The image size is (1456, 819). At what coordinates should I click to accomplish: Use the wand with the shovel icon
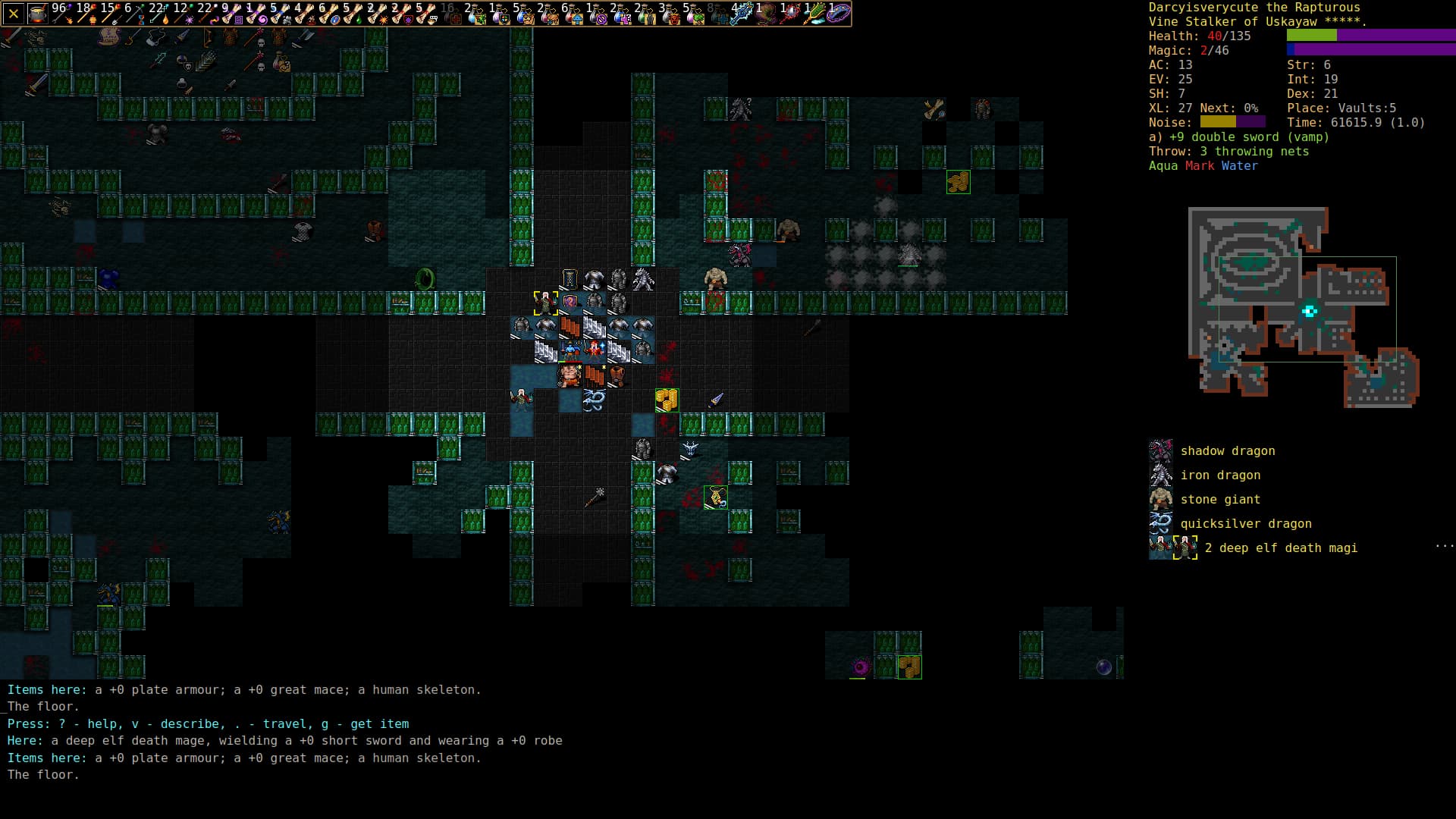pos(111,14)
